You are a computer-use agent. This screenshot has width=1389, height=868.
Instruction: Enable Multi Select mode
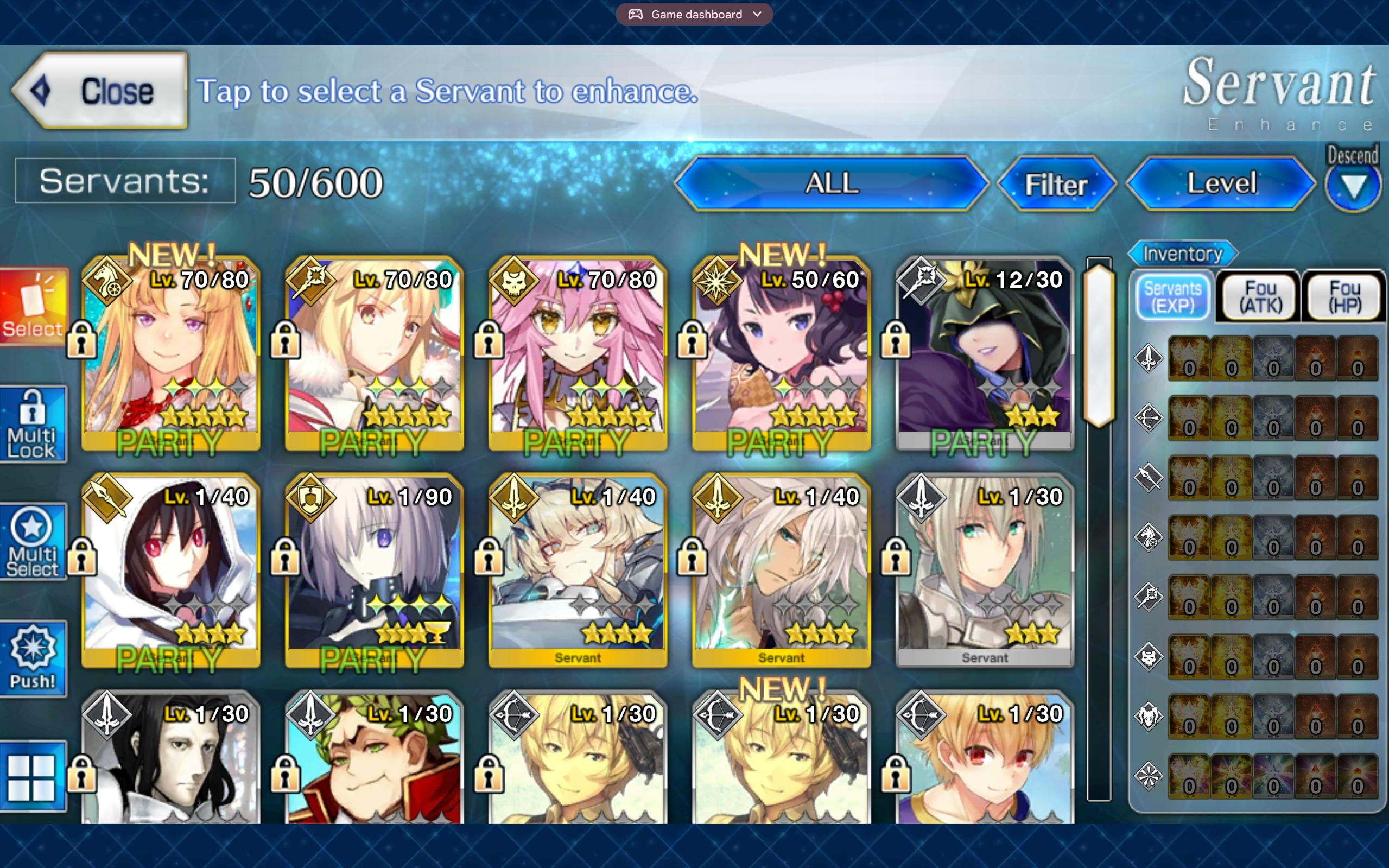tap(33, 542)
